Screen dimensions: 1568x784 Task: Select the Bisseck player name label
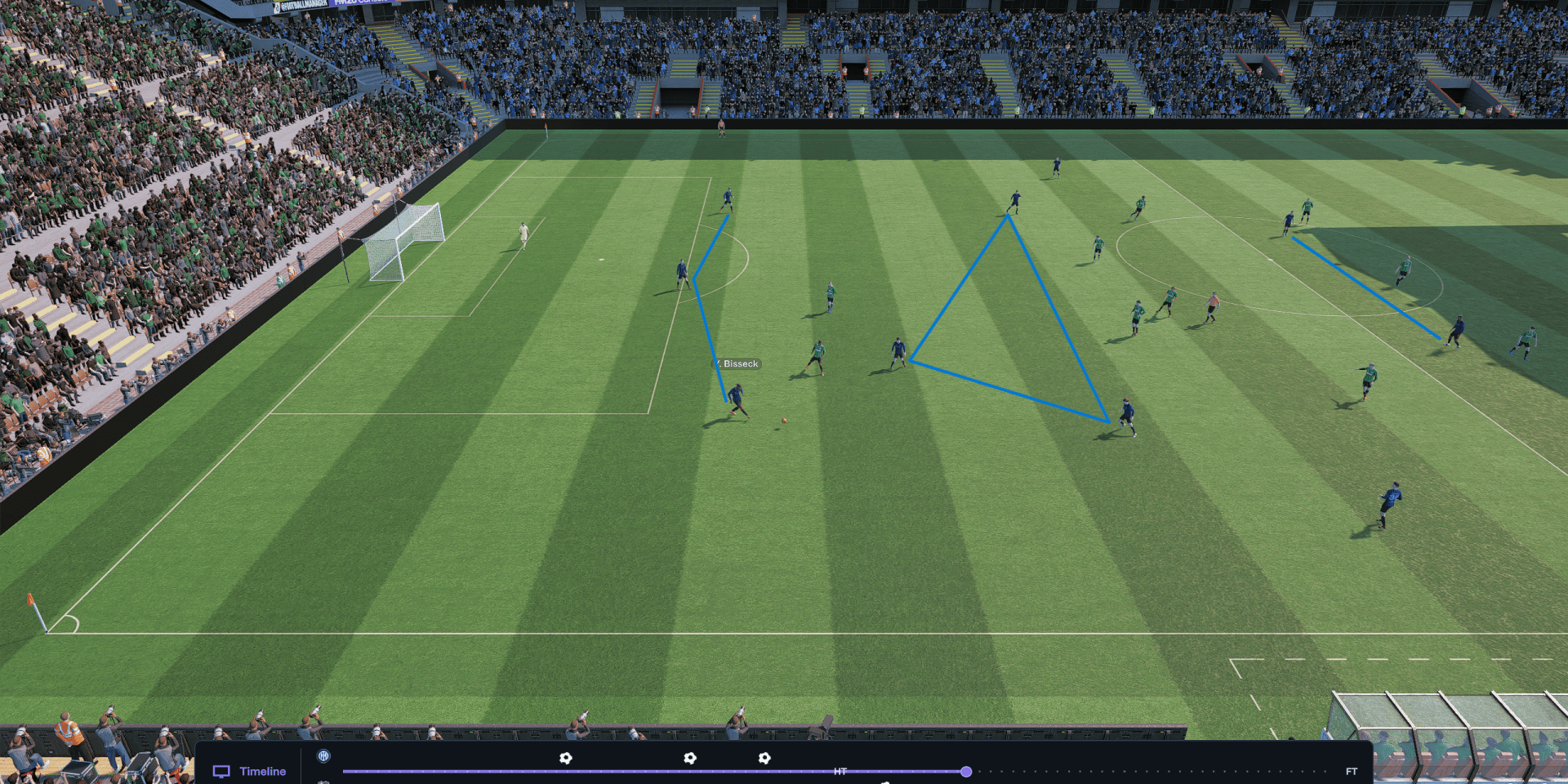(x=739, y=364)
